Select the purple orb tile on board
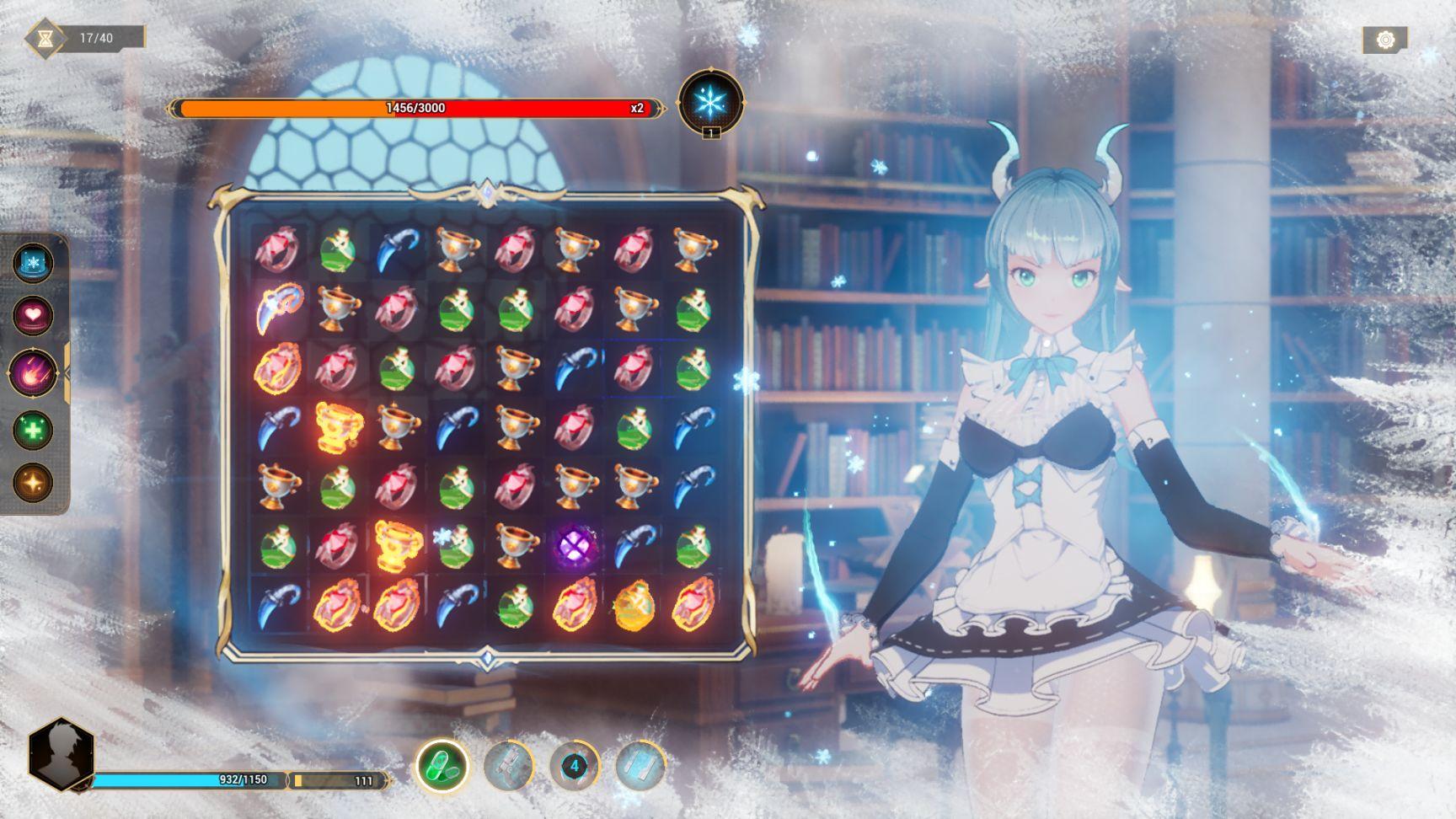This screenshot has height=819, width=1456. [x=575, y=546]
